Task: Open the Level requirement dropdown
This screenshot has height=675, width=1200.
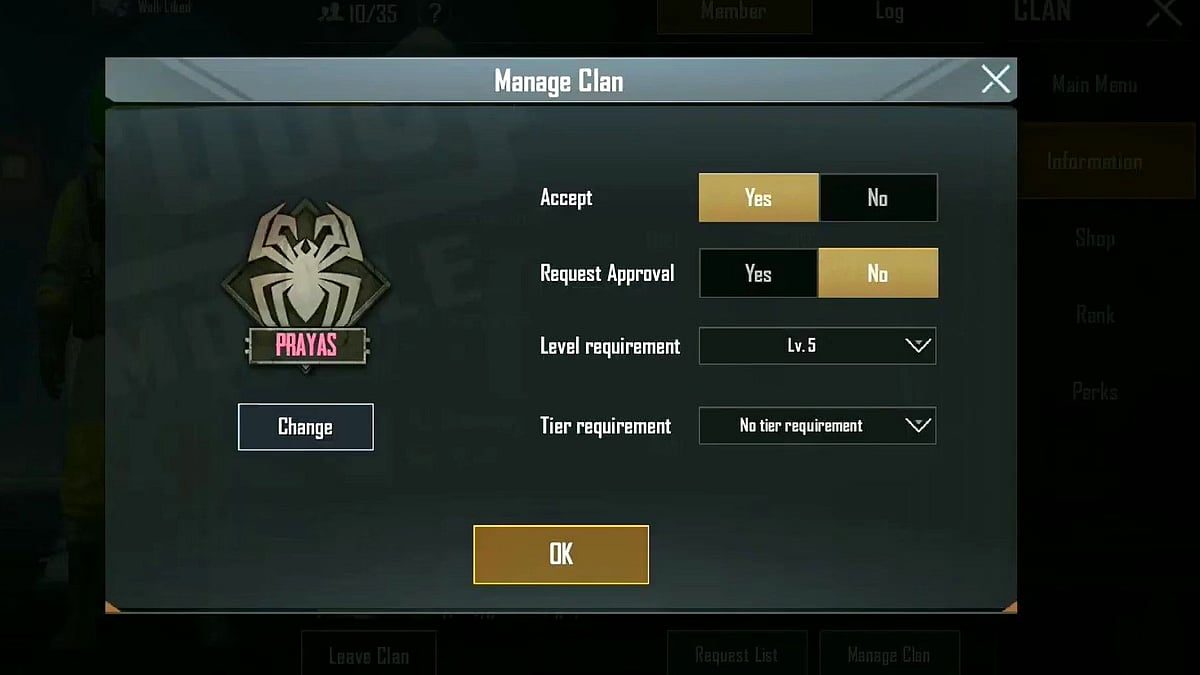Action: [817, 346]
